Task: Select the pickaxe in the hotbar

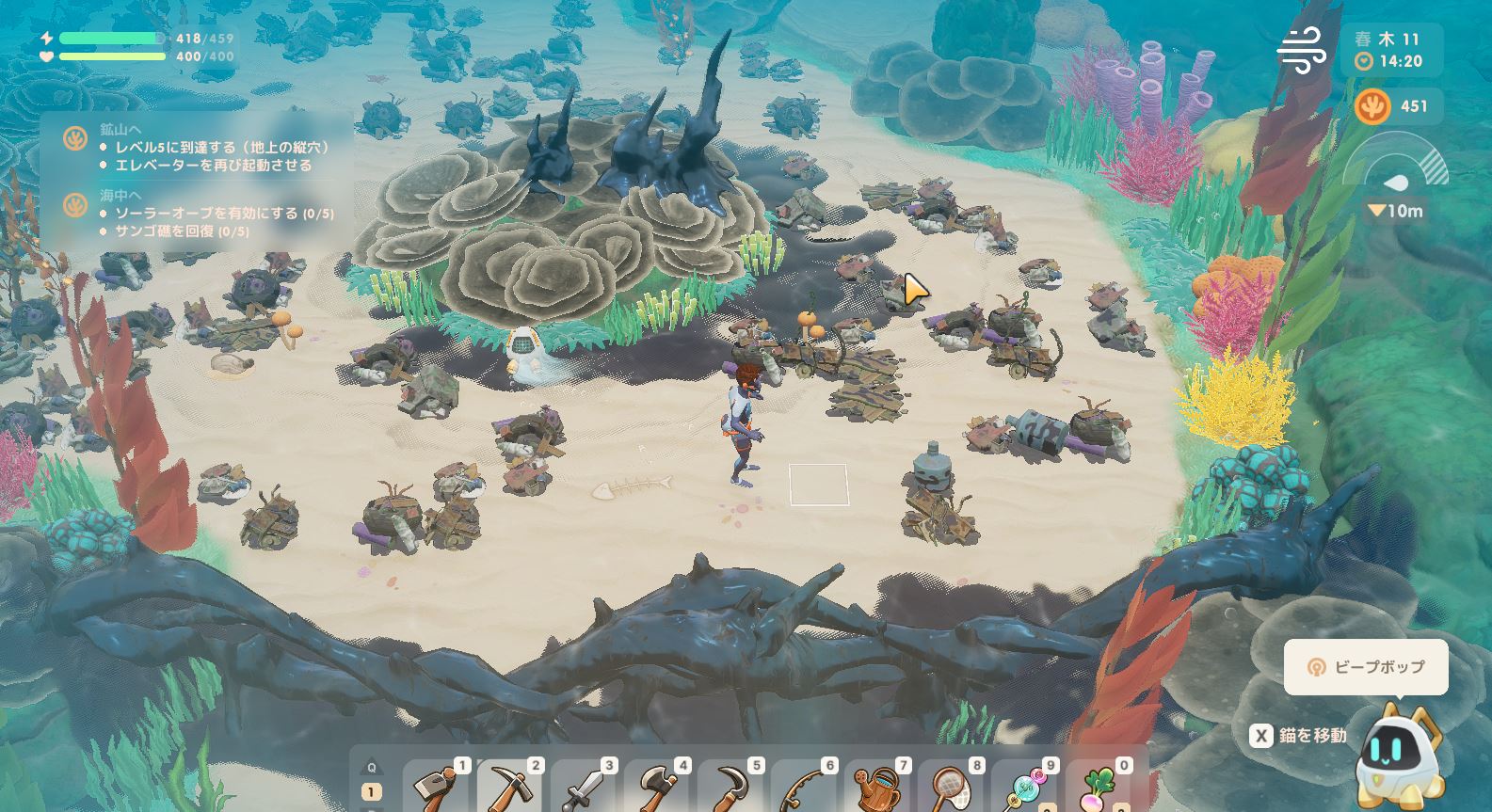Action: tap(512, 787)
